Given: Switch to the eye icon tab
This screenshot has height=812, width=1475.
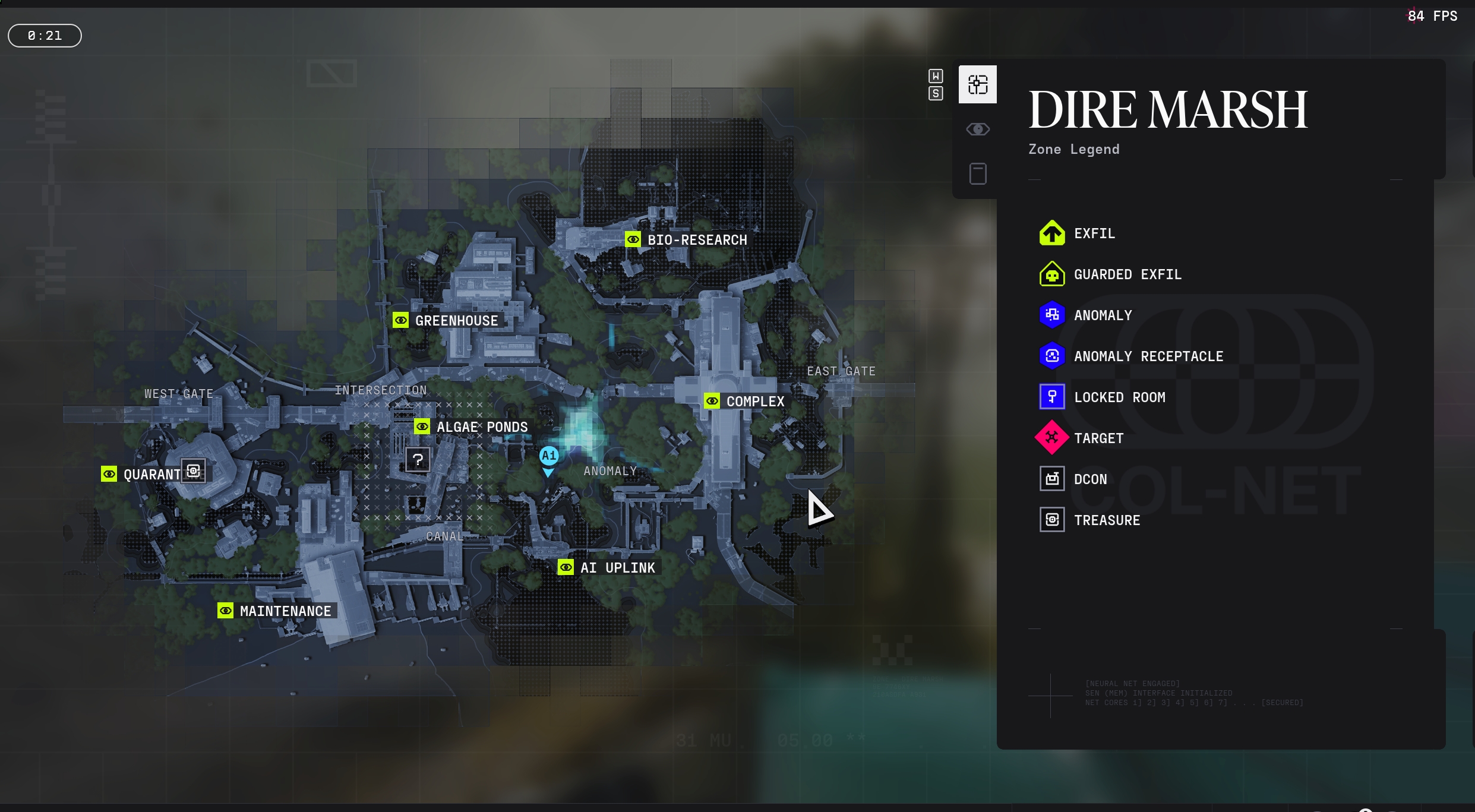Looking at the screenshot, I should (977, 129).
